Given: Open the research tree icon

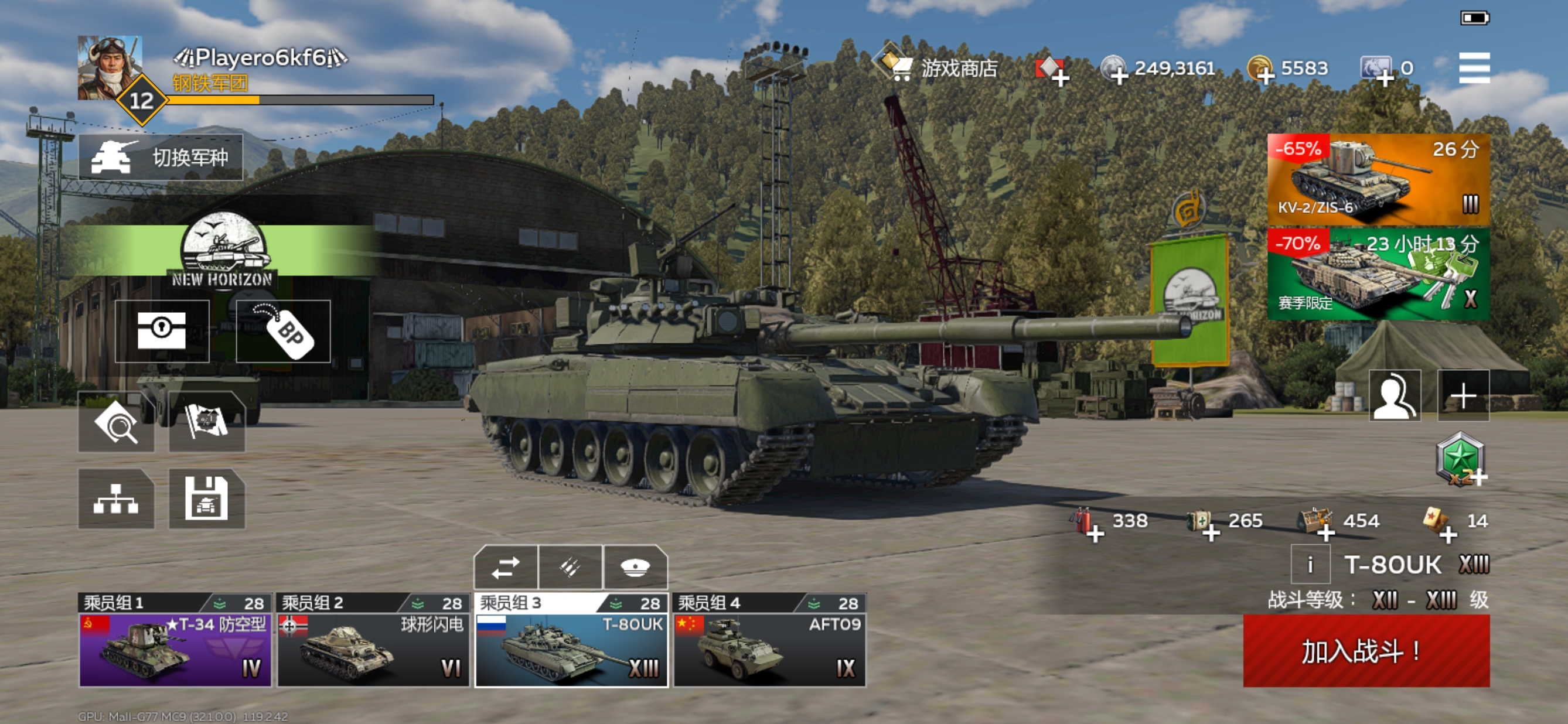Looking at the screenshot, I should (x=115, y=499).
